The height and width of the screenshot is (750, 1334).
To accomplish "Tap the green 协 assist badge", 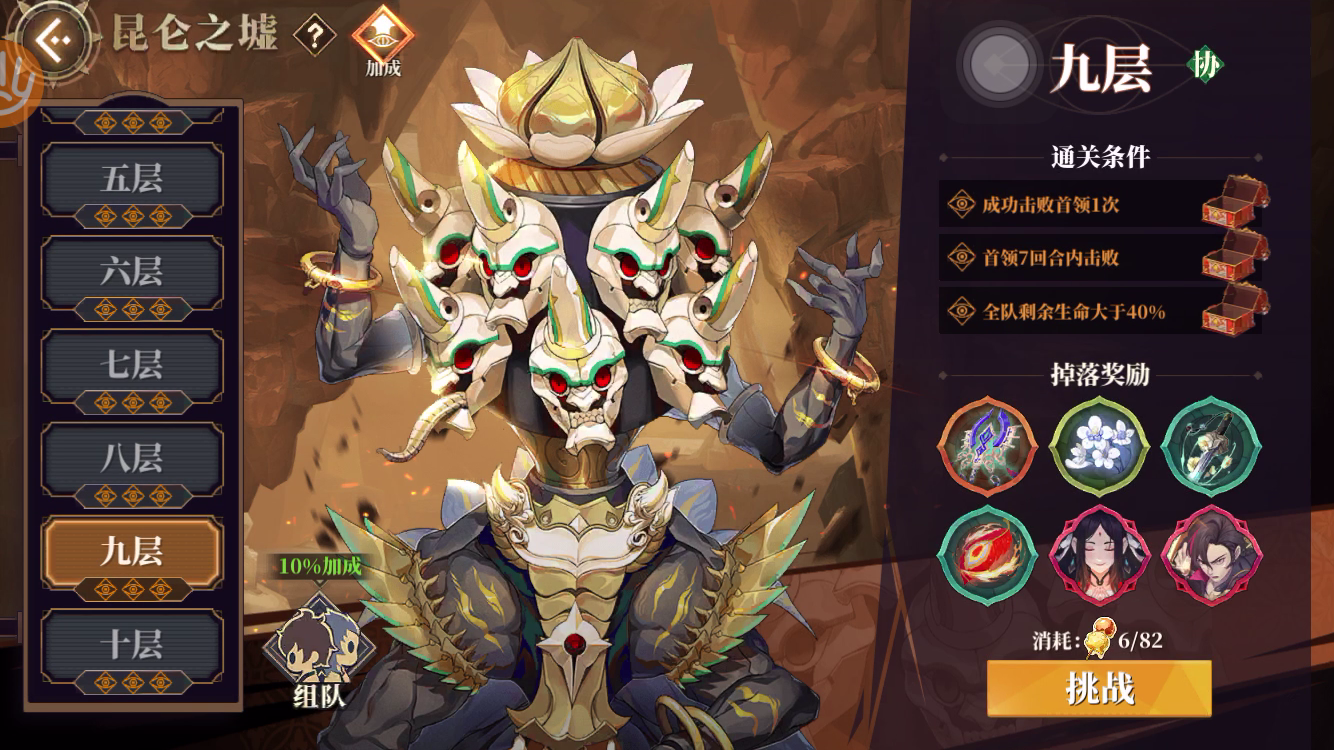I will pyautogui.click(x=1205, y=66).
